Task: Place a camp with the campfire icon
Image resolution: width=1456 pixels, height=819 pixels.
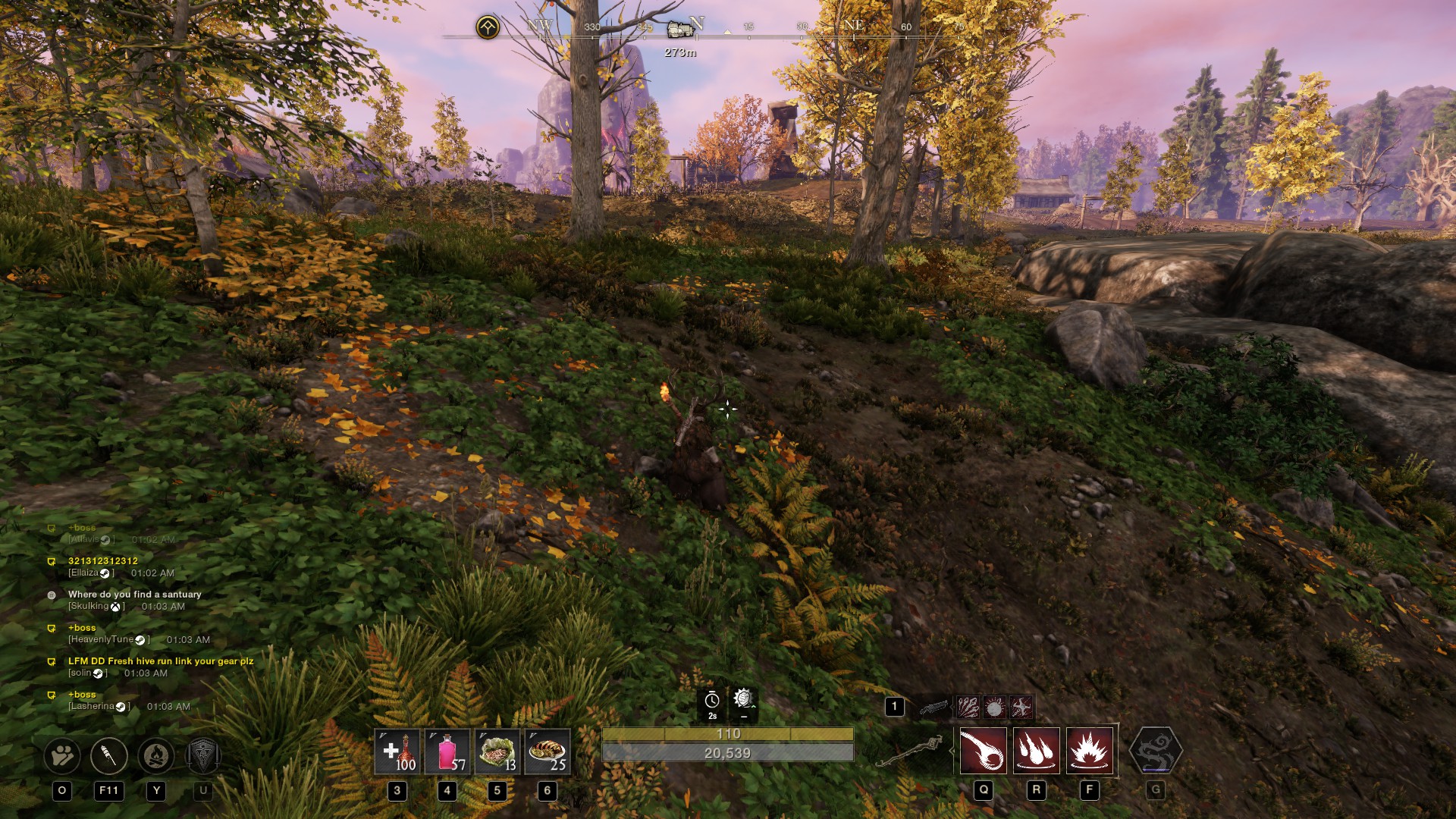Action: click(x=156, y=755)
